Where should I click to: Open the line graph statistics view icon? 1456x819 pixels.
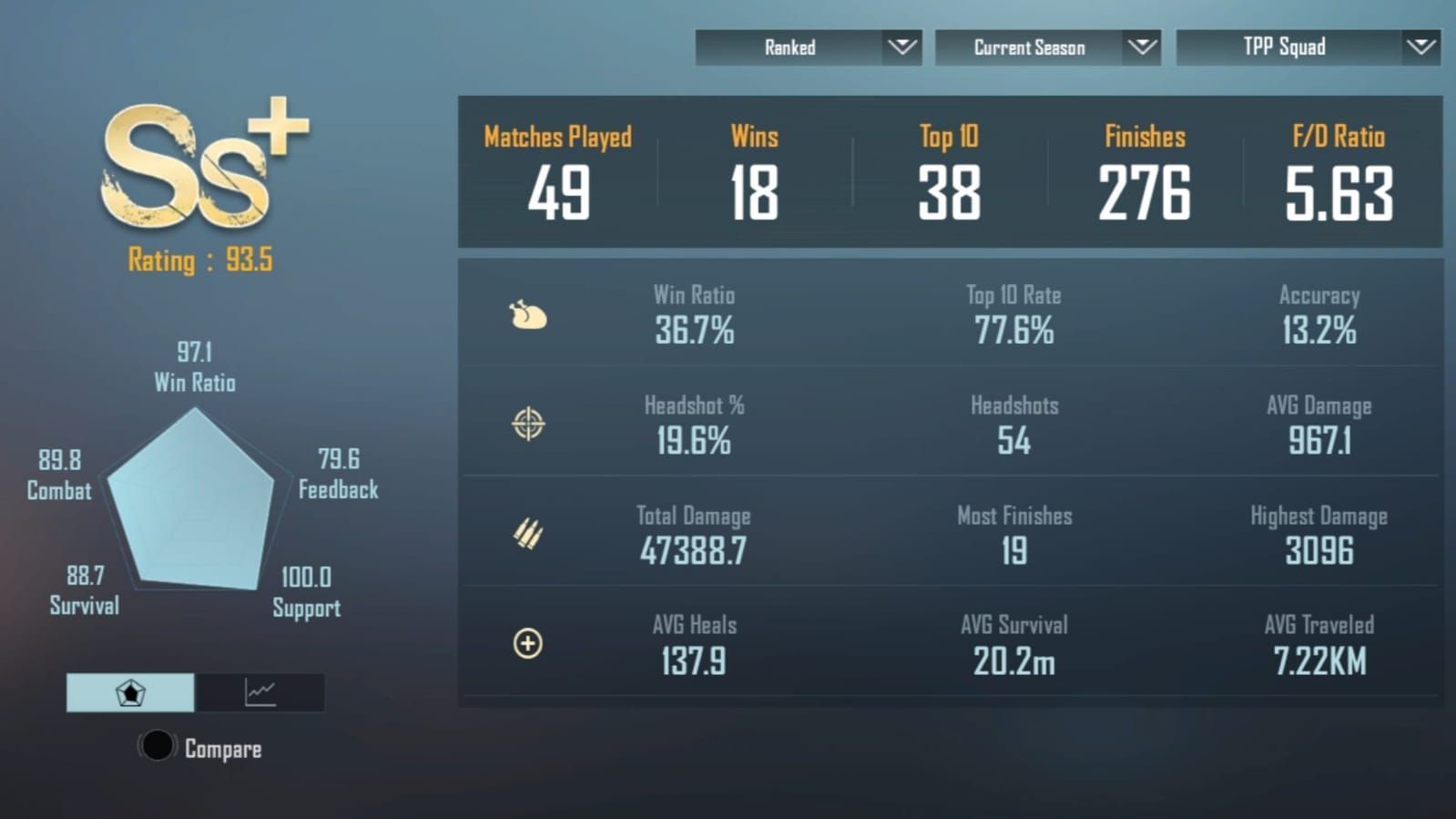pos(260,692)
